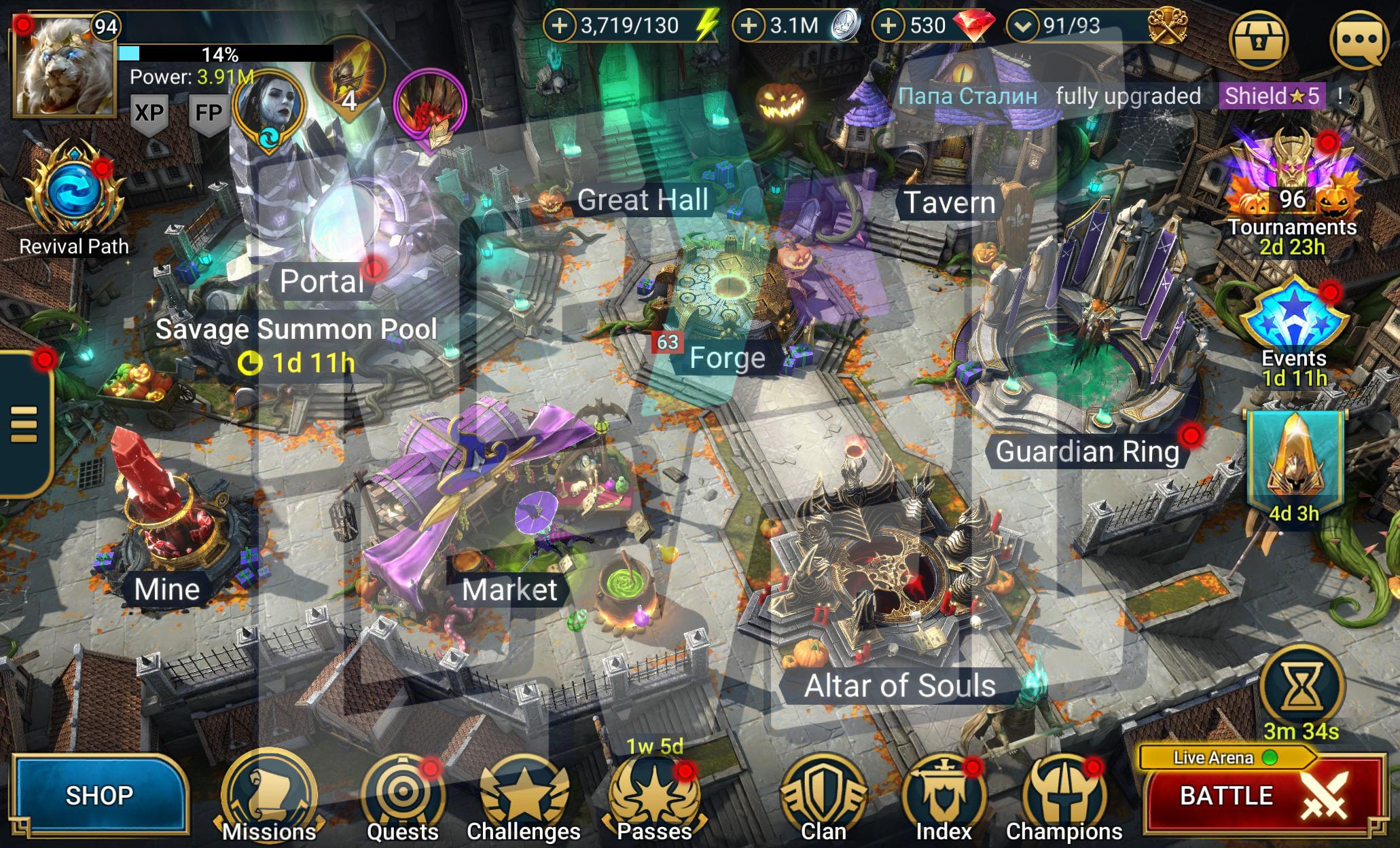Open the chat speech bubble
Viewport: 1400px width, 848px height.
point(1358,39)
